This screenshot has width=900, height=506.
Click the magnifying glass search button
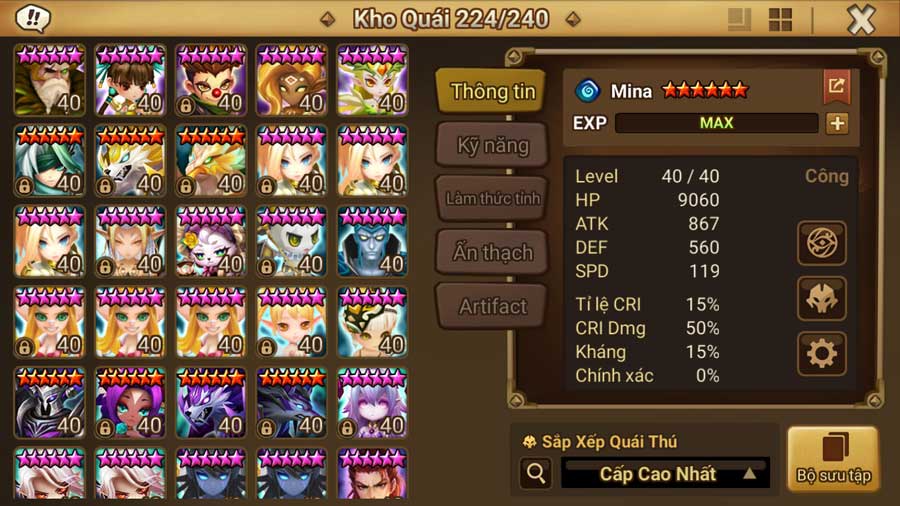[x=535, y=474]
